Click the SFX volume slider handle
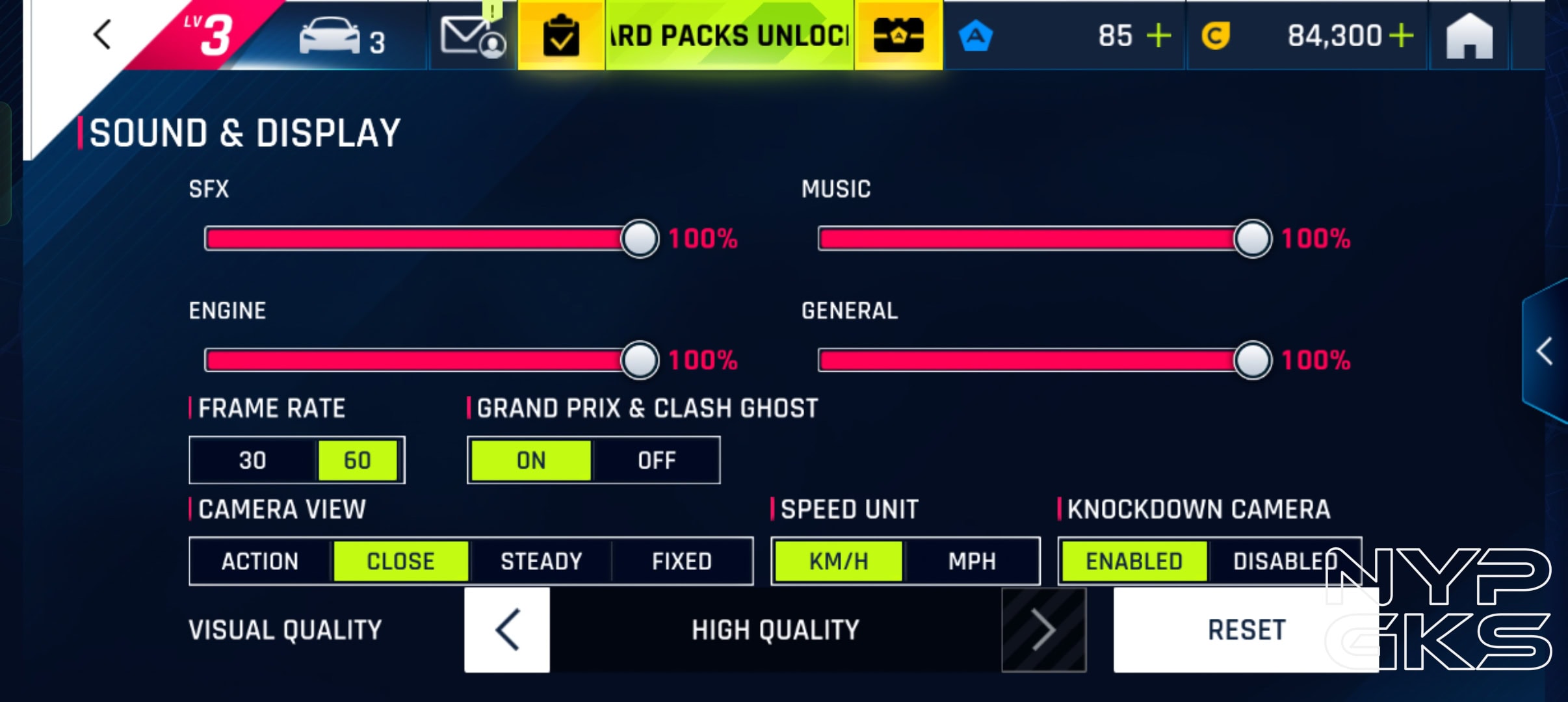The height and width of the screenshot is (702, 1568). [640, 239]
